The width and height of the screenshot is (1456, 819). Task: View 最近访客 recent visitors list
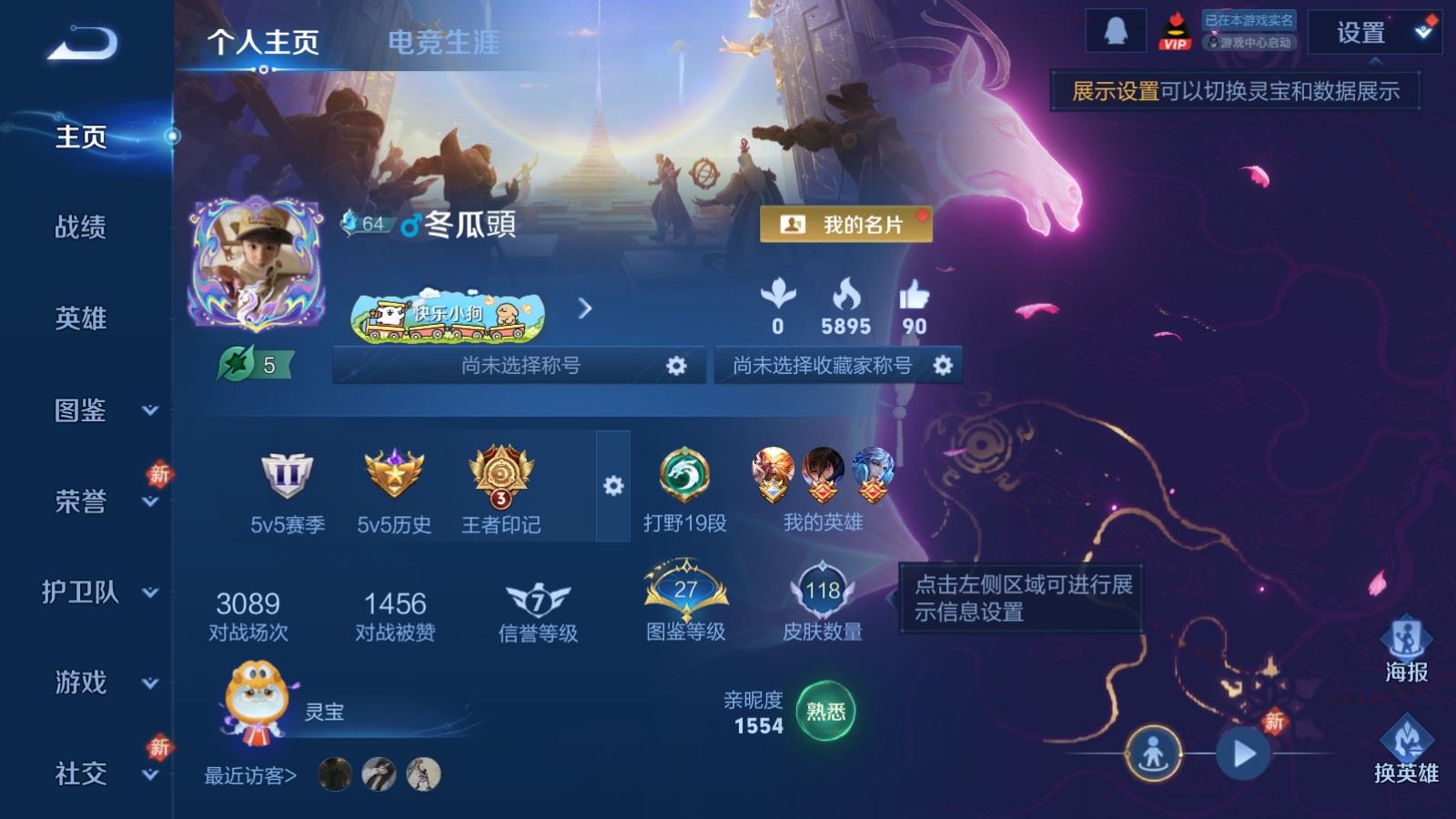click(x=251, y=775)
